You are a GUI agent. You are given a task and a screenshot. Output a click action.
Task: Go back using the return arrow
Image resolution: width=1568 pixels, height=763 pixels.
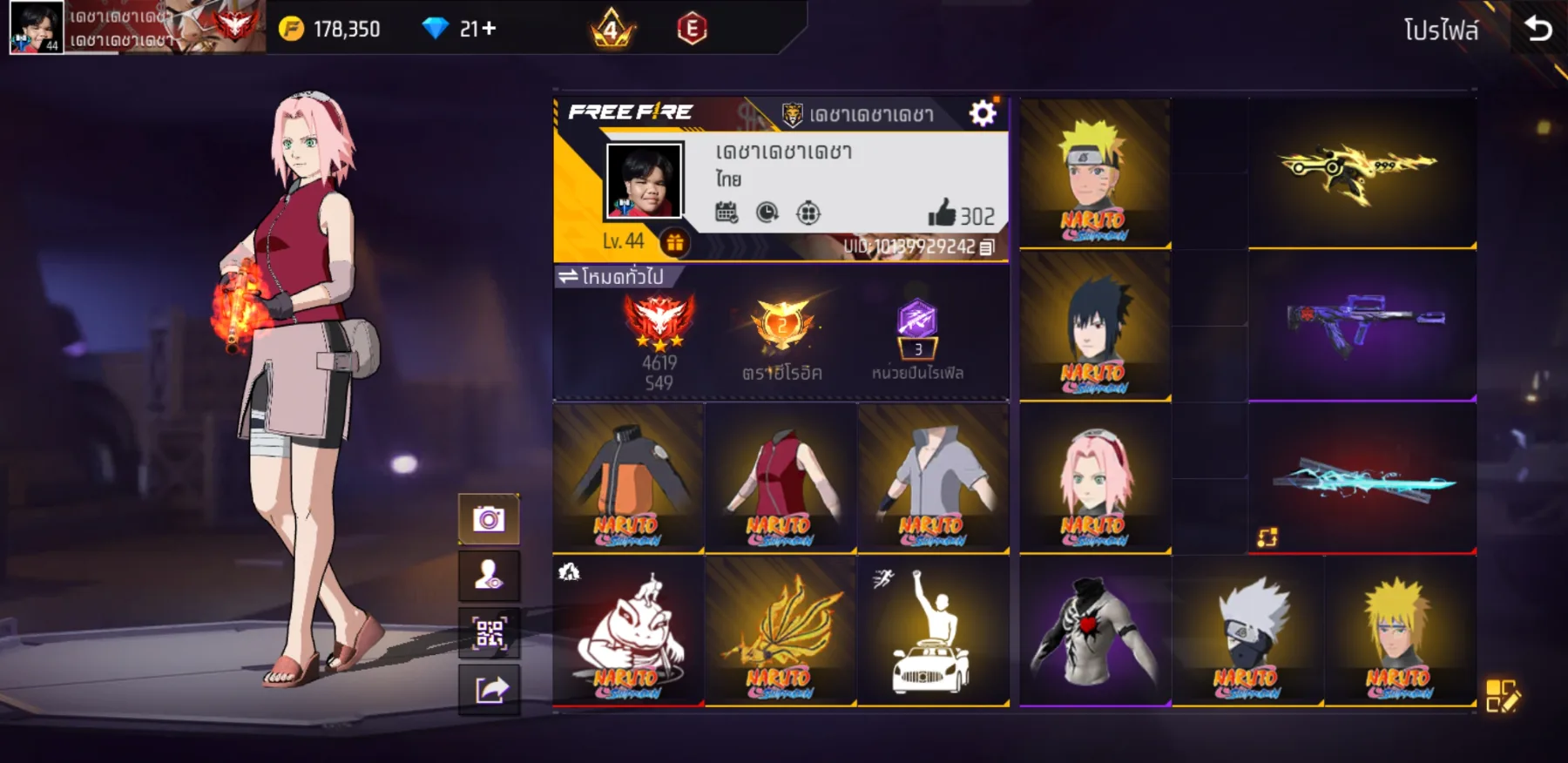click(x=1538, y=30)
